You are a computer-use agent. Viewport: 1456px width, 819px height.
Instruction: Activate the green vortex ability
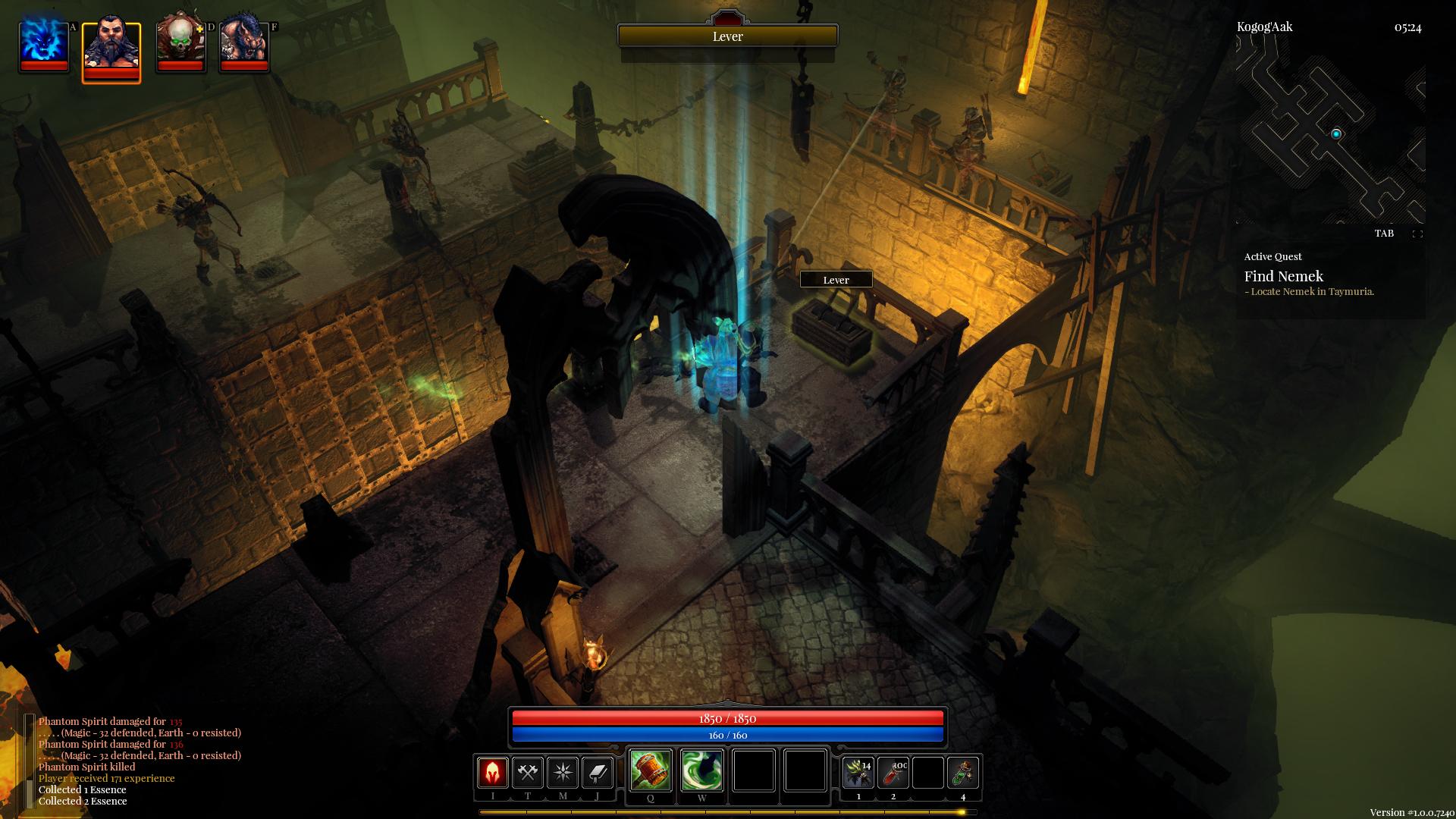702,770
